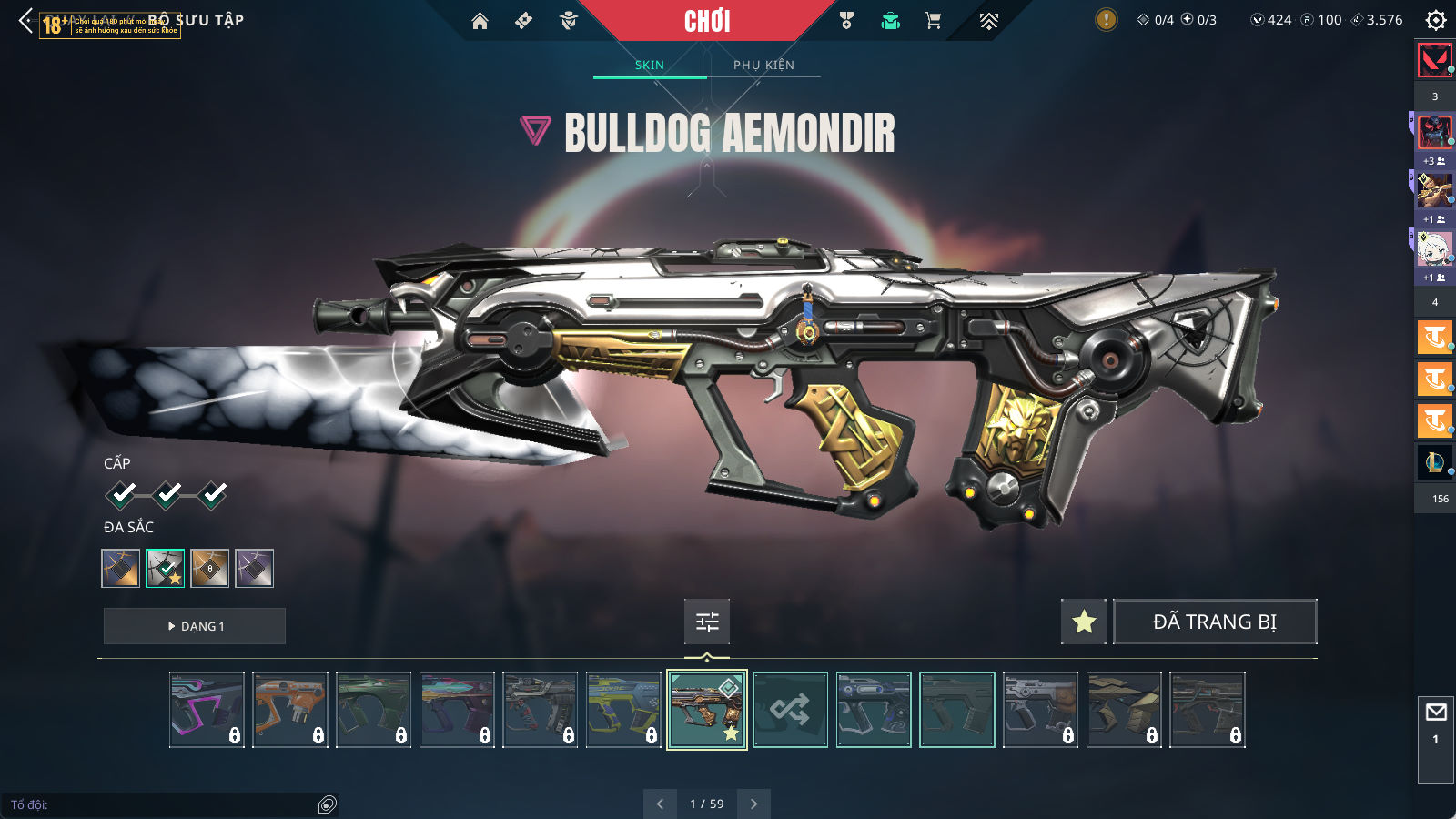The width and height of the screenshot is (1456, 819).
Task: Select the first chroma color swatch
Action: click(x=121, y=569)
